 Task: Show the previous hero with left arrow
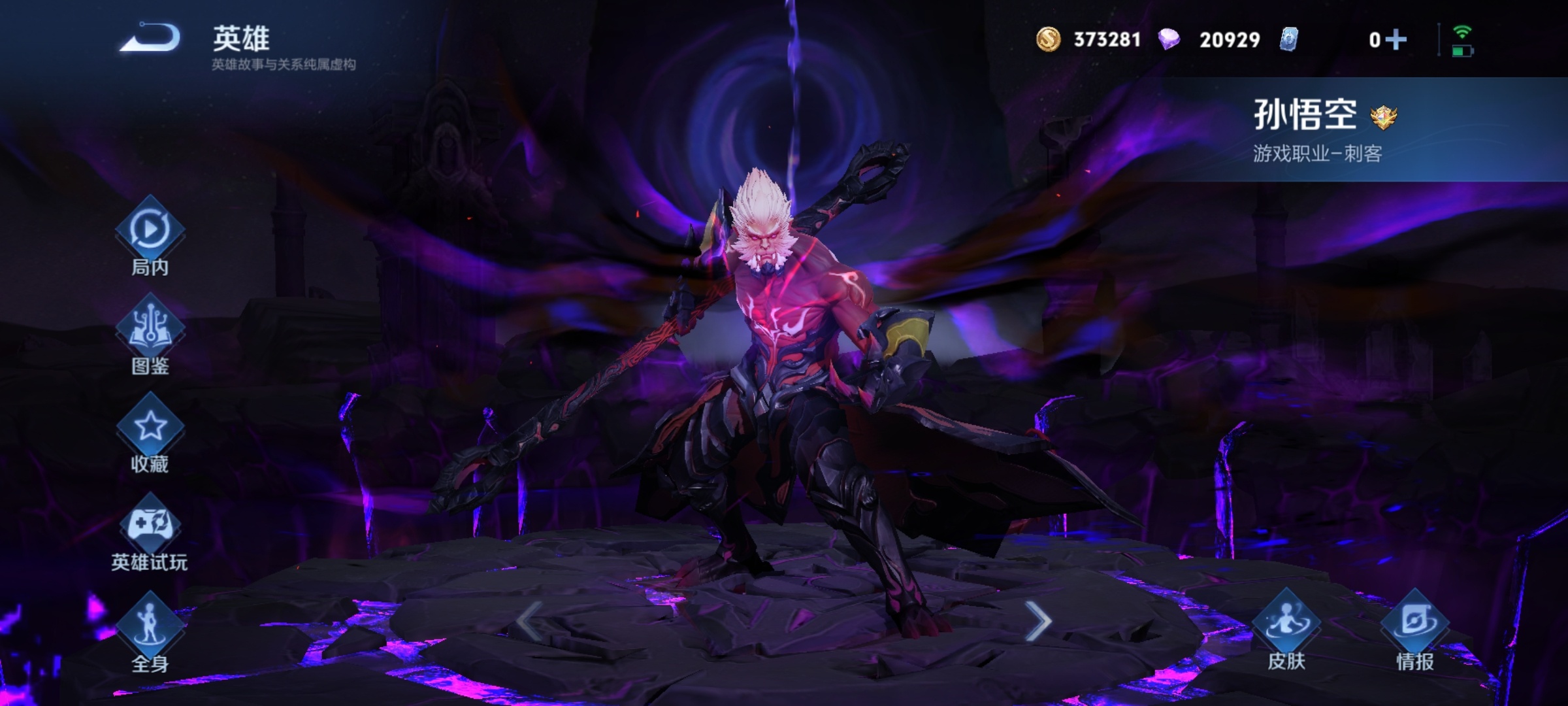tap(529, 620)
